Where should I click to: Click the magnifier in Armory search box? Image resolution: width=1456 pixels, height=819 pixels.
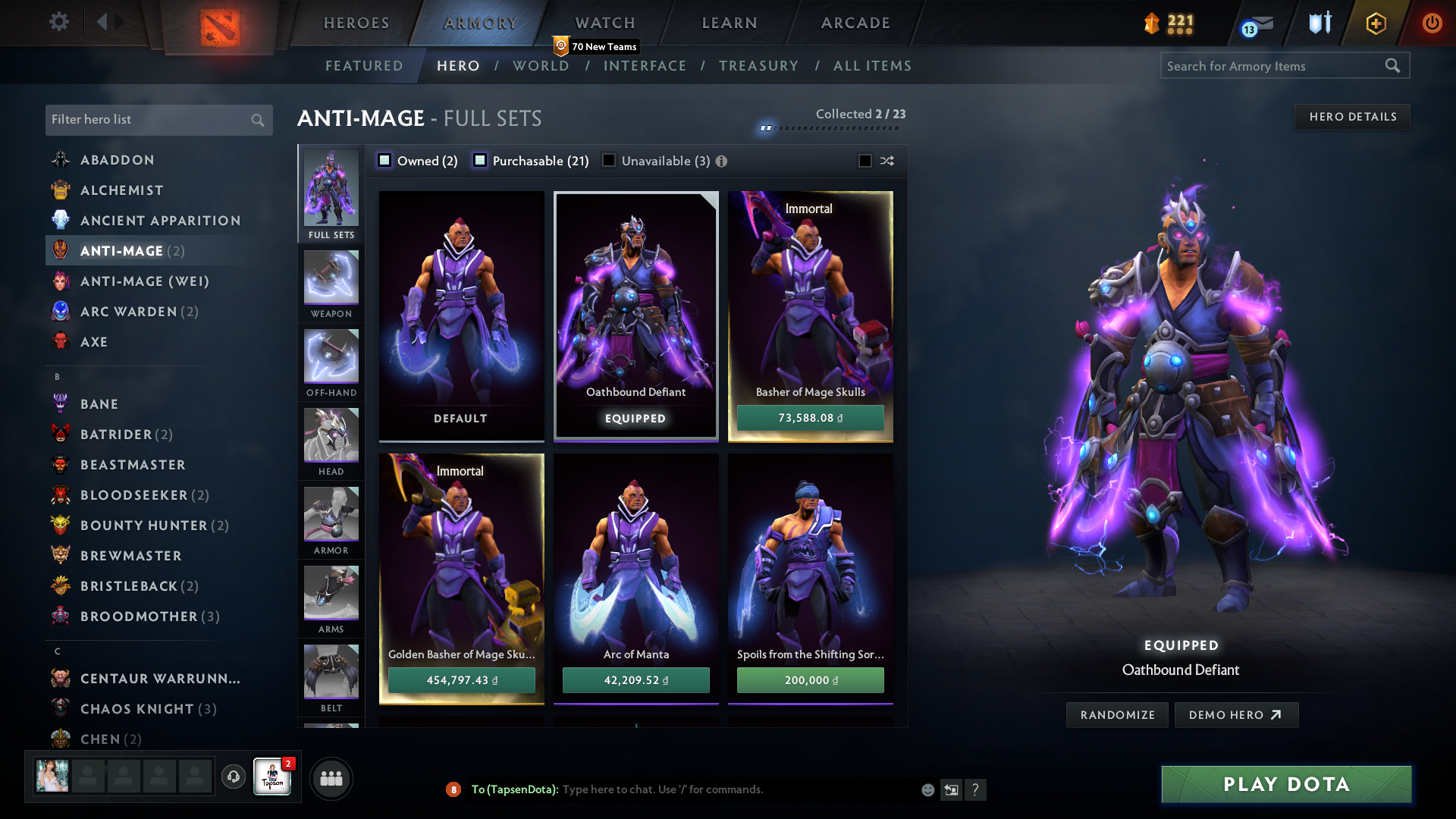1394,66
